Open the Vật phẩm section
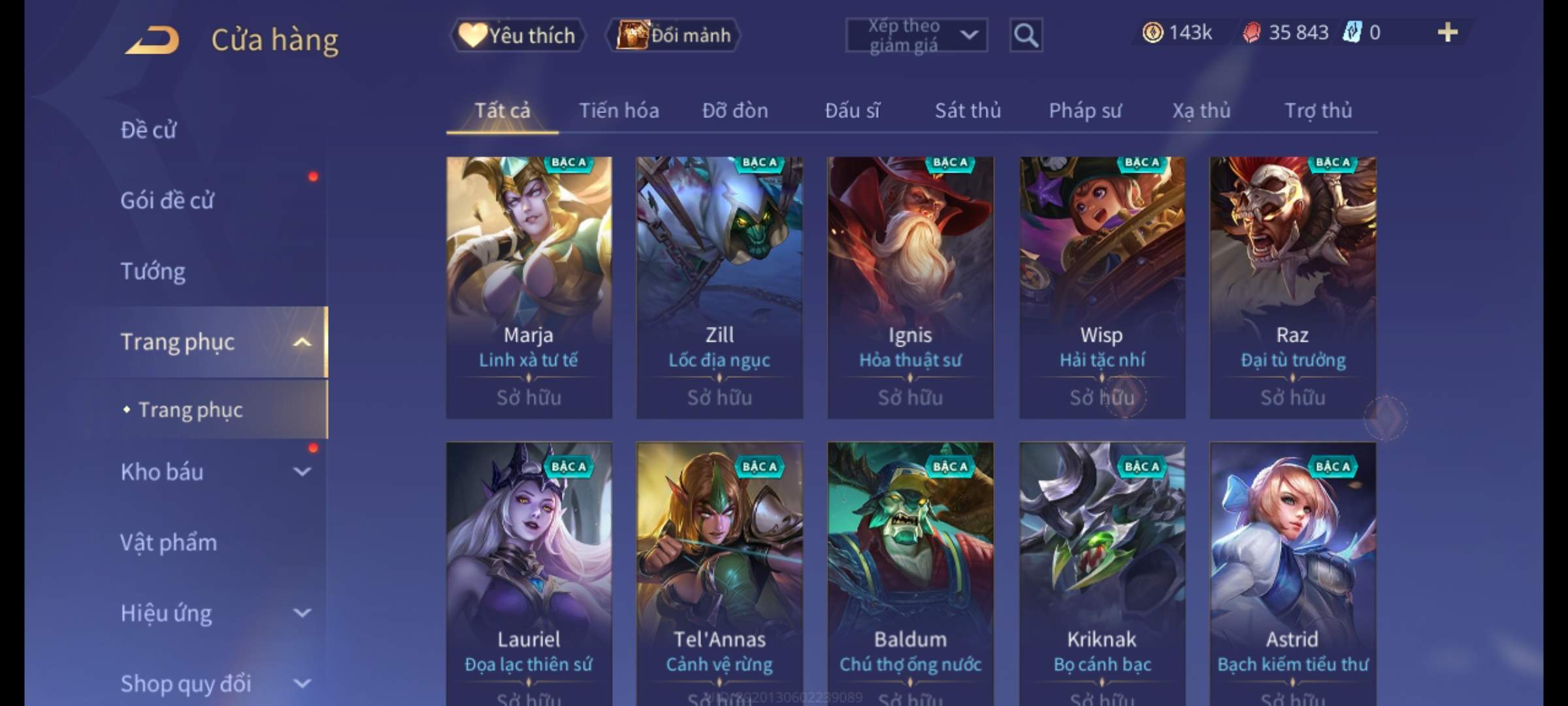The height and width of the screenshot is (706, 1568). 169,543
